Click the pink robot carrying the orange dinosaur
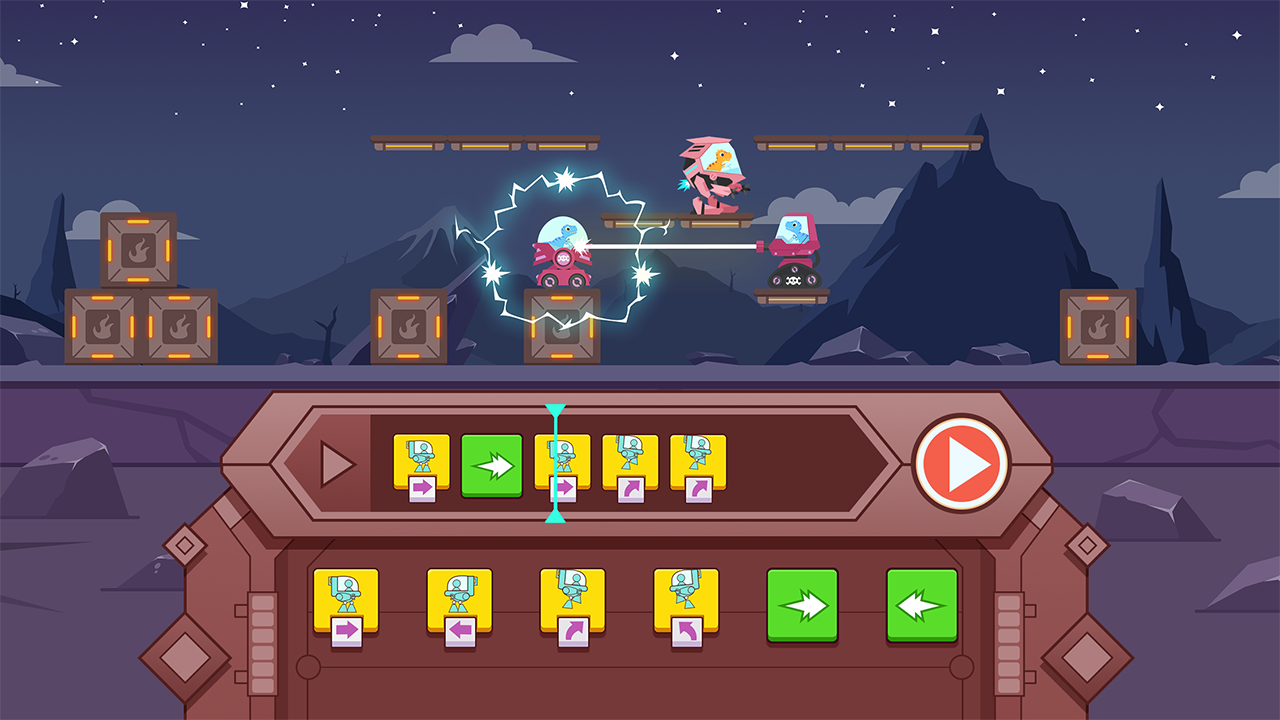Viewport: 1280px width, 720px height. pos(710,175)
